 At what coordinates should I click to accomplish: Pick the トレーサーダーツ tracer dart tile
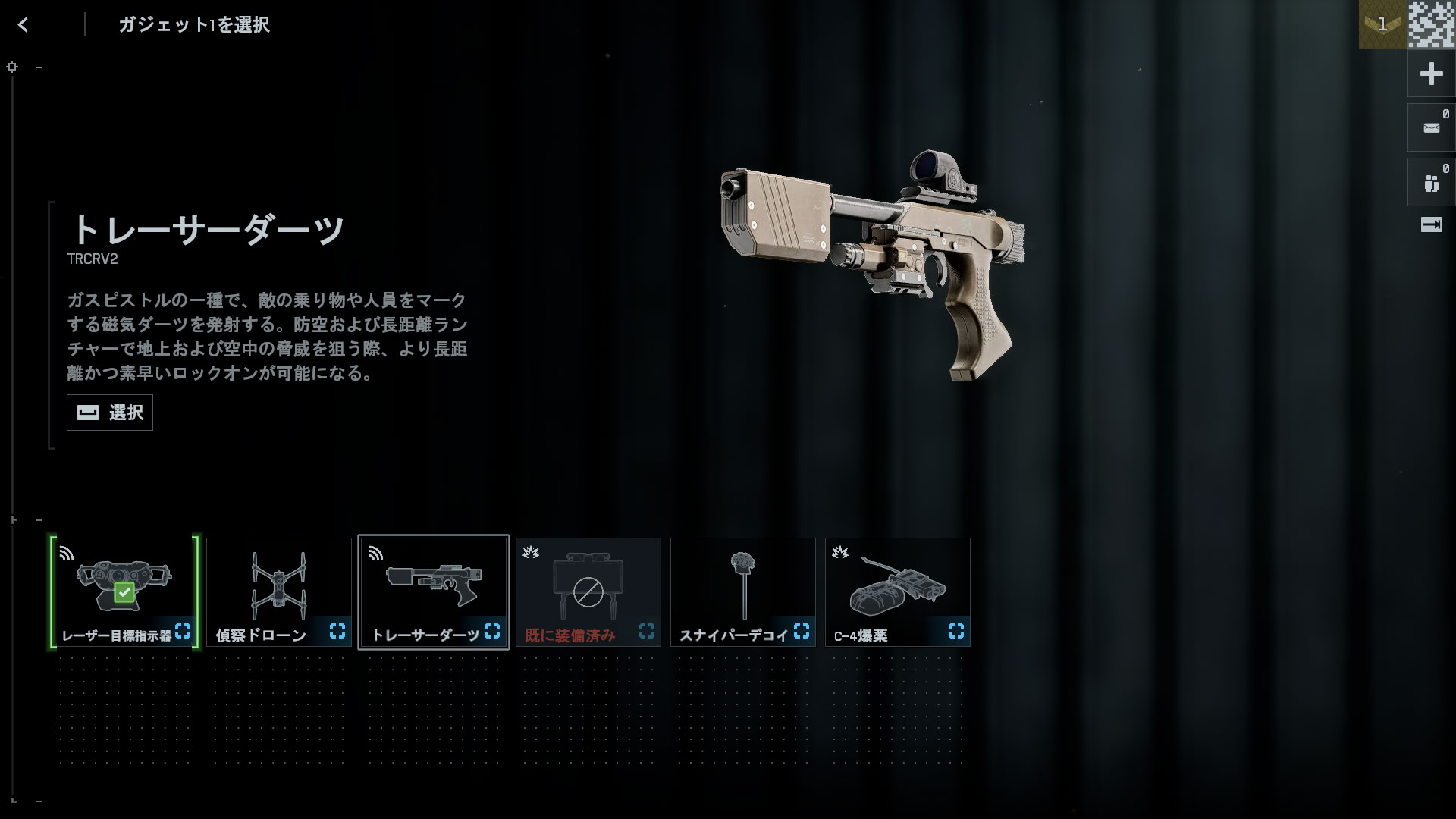[x=434, y=592]
